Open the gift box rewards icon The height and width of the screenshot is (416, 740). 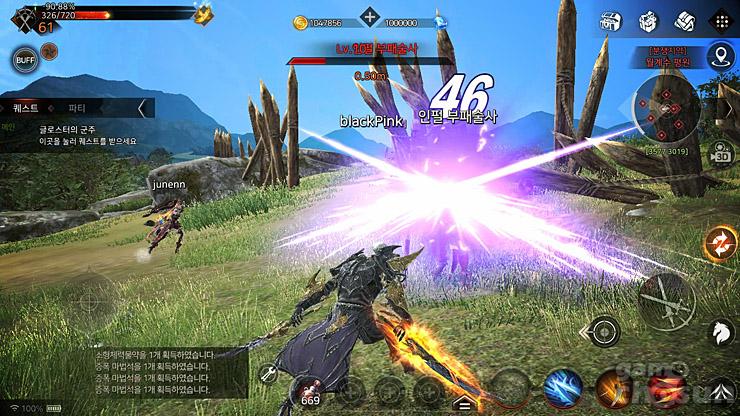(647, 21)
